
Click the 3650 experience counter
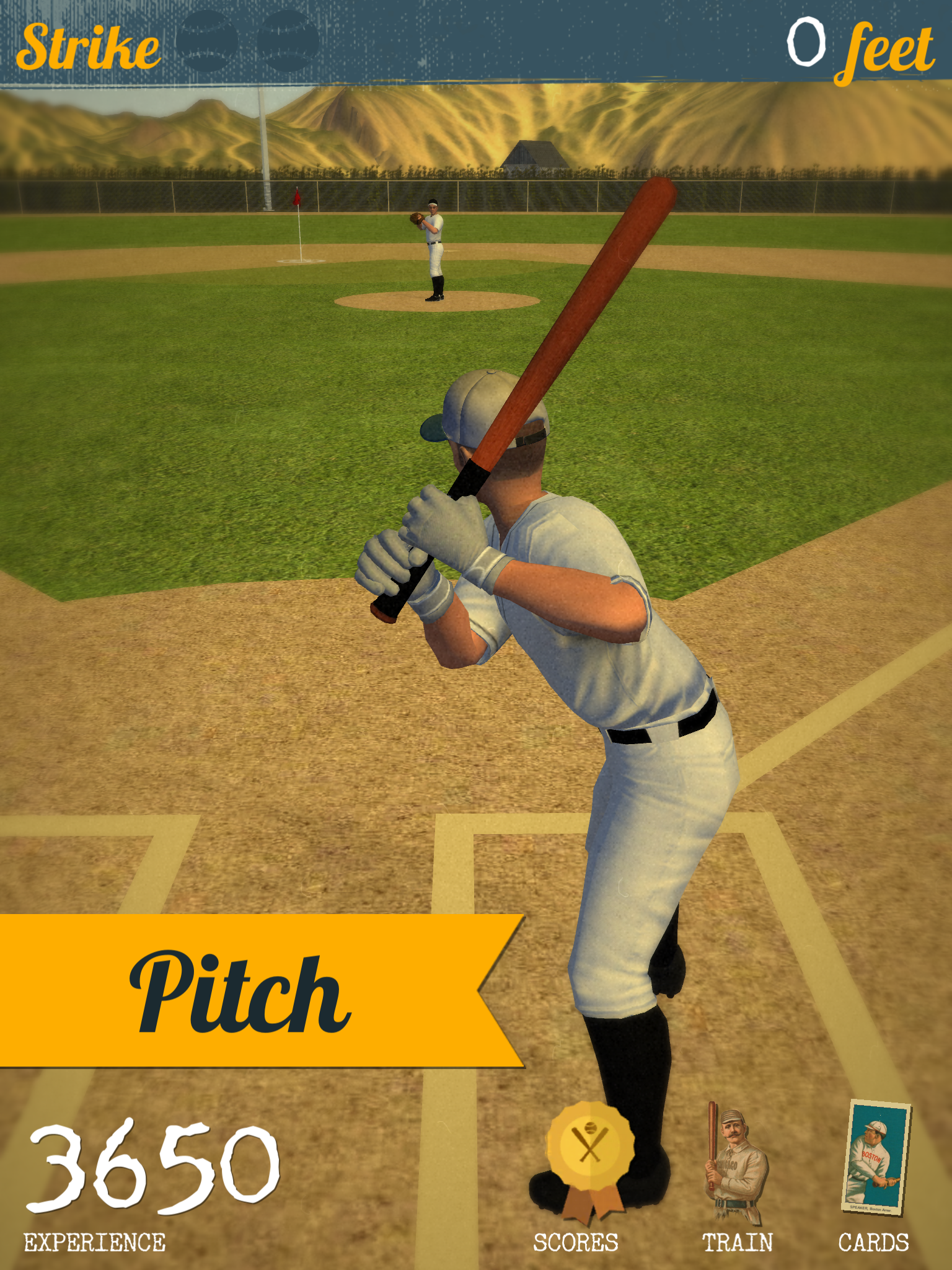tap(155, 1166)
